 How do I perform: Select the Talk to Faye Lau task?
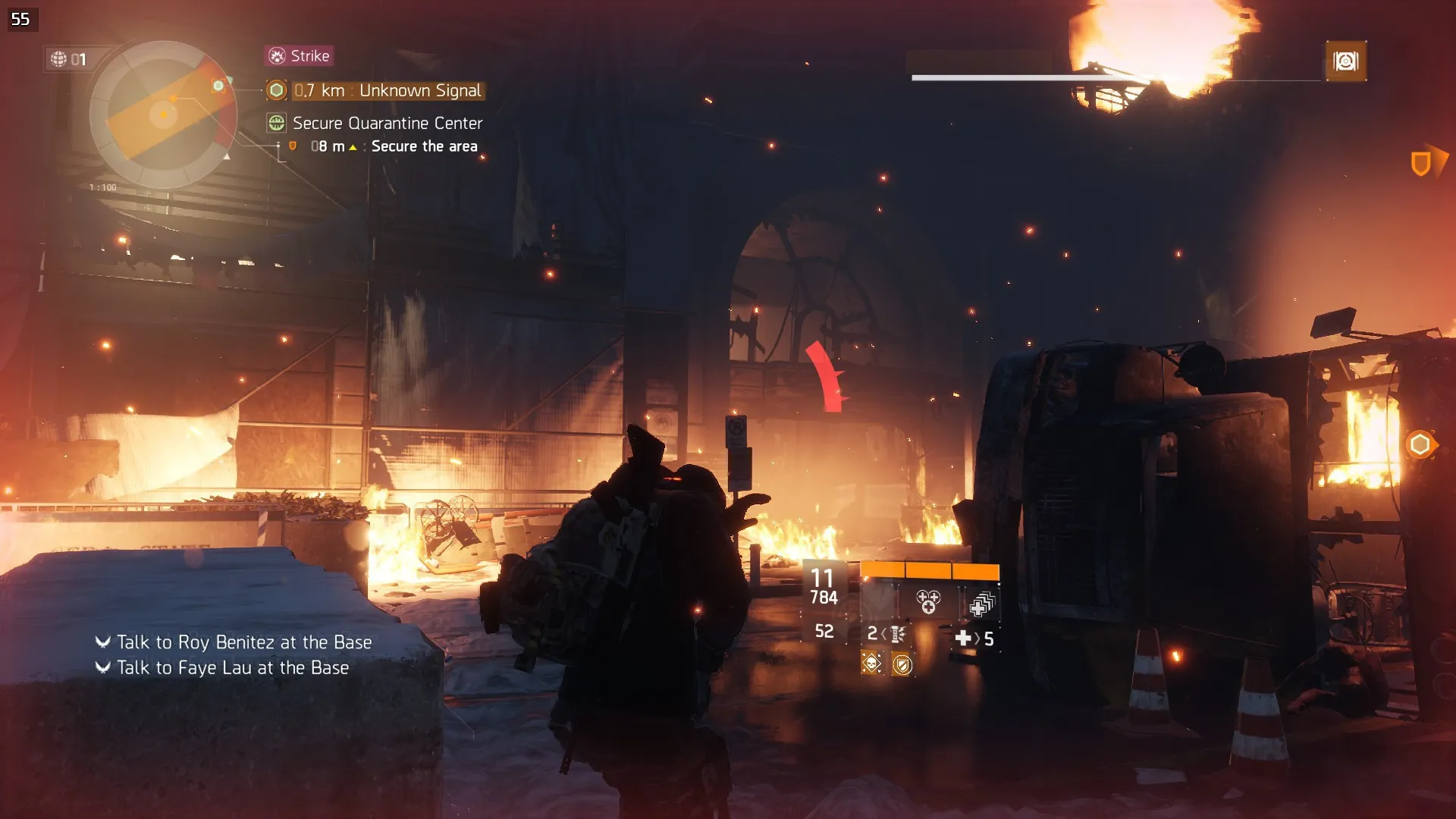pos(232,668)
